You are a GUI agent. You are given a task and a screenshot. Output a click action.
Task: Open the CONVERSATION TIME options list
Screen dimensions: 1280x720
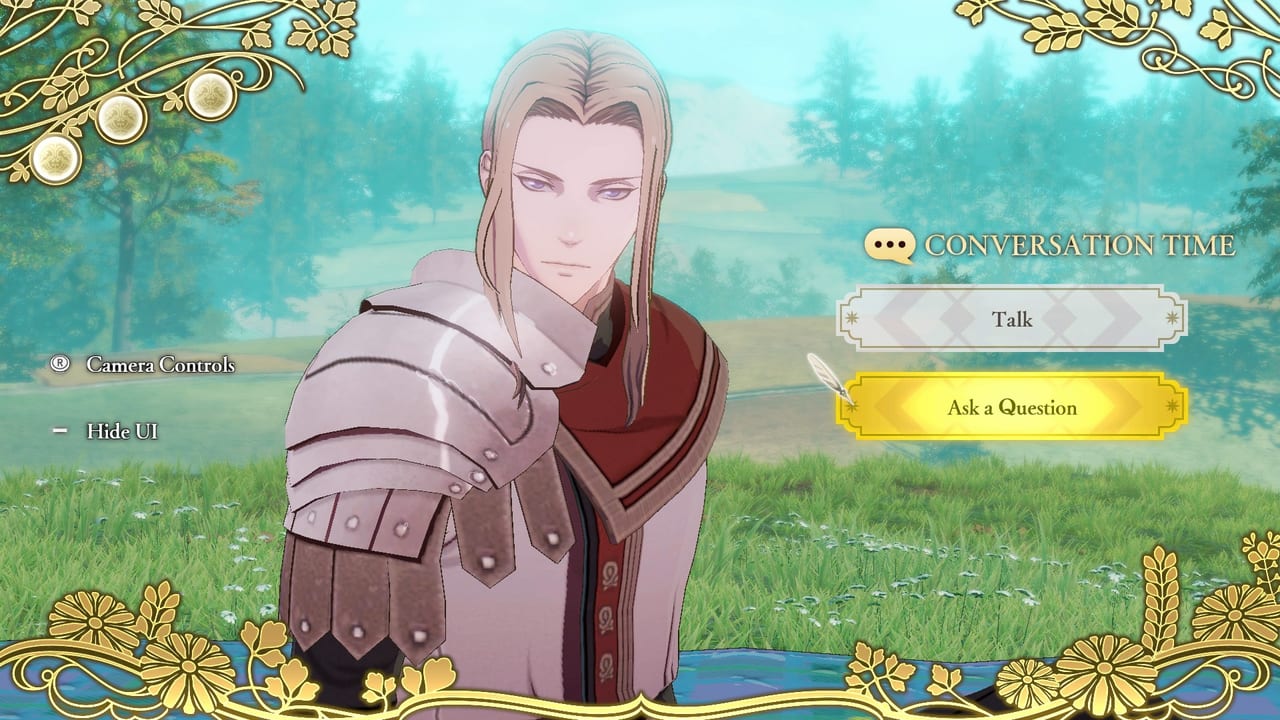[1079, 243]
